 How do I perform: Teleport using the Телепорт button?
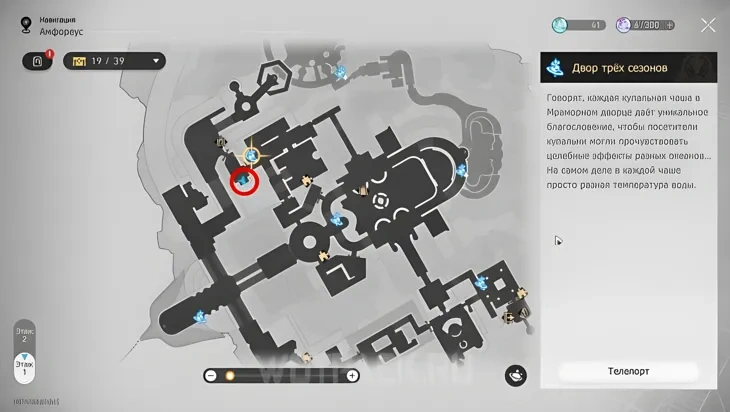point(628,371)
